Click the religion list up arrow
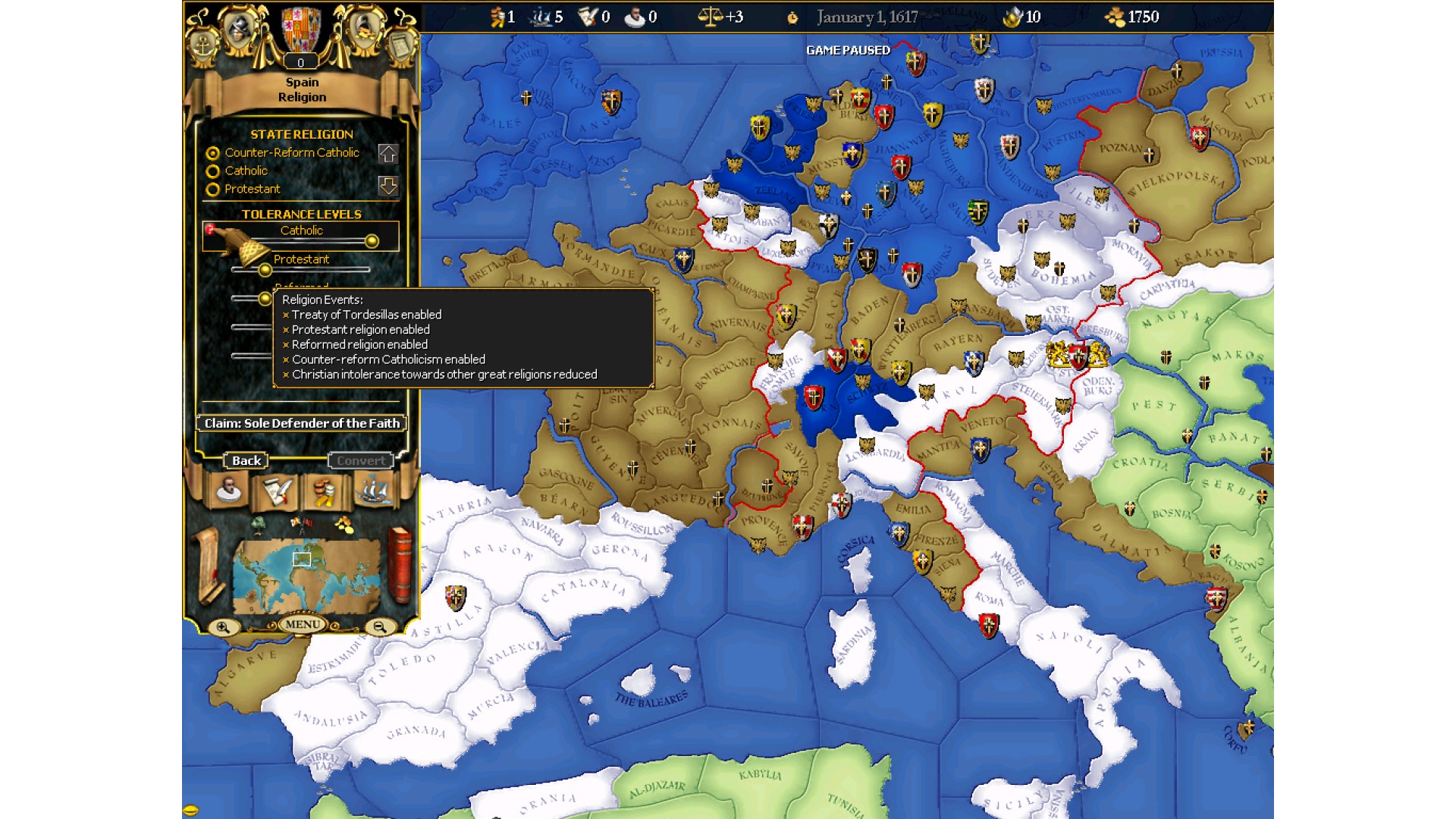 coord(388,154)
